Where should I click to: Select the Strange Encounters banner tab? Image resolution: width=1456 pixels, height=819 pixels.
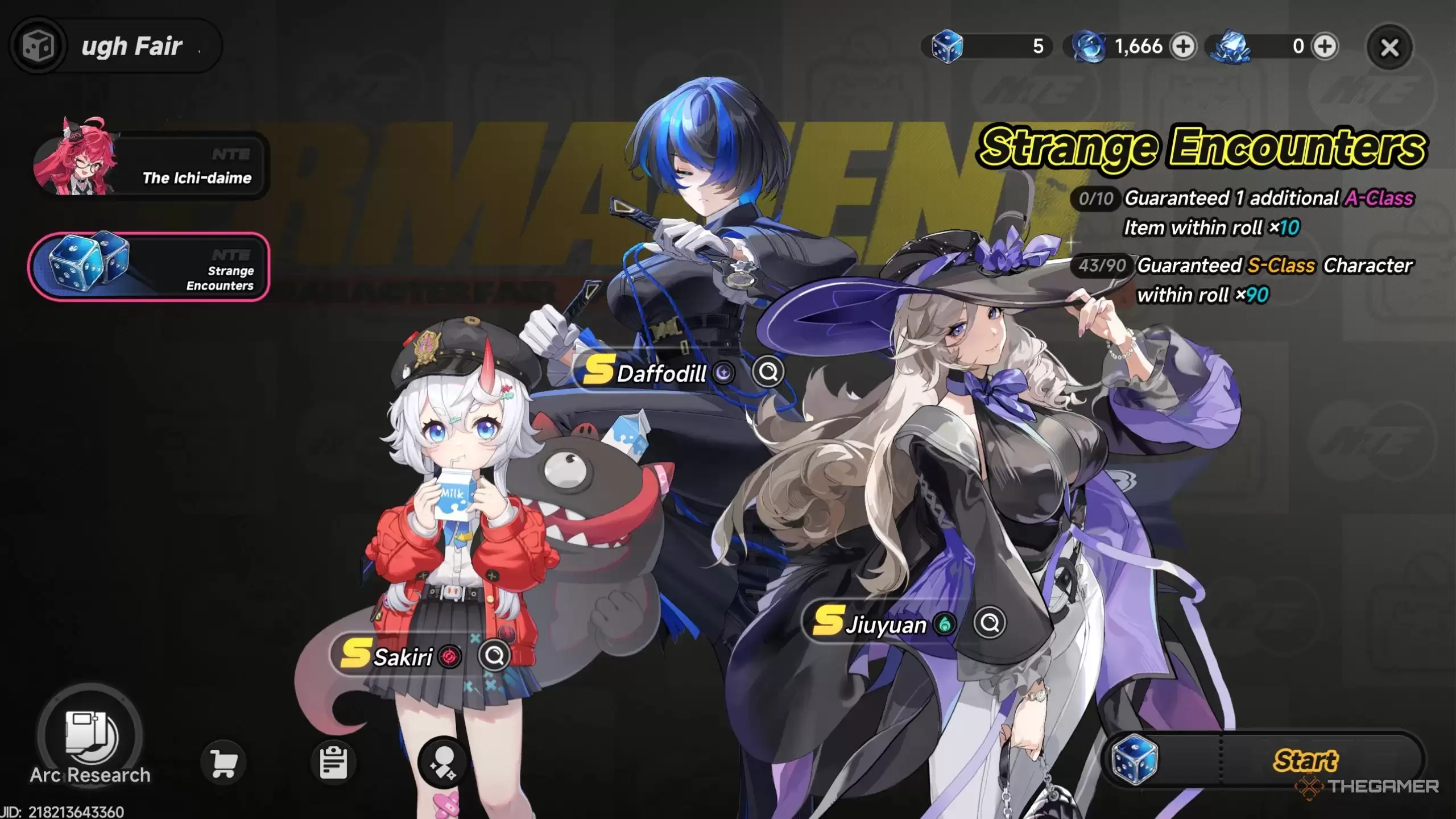tap(149, 267)
